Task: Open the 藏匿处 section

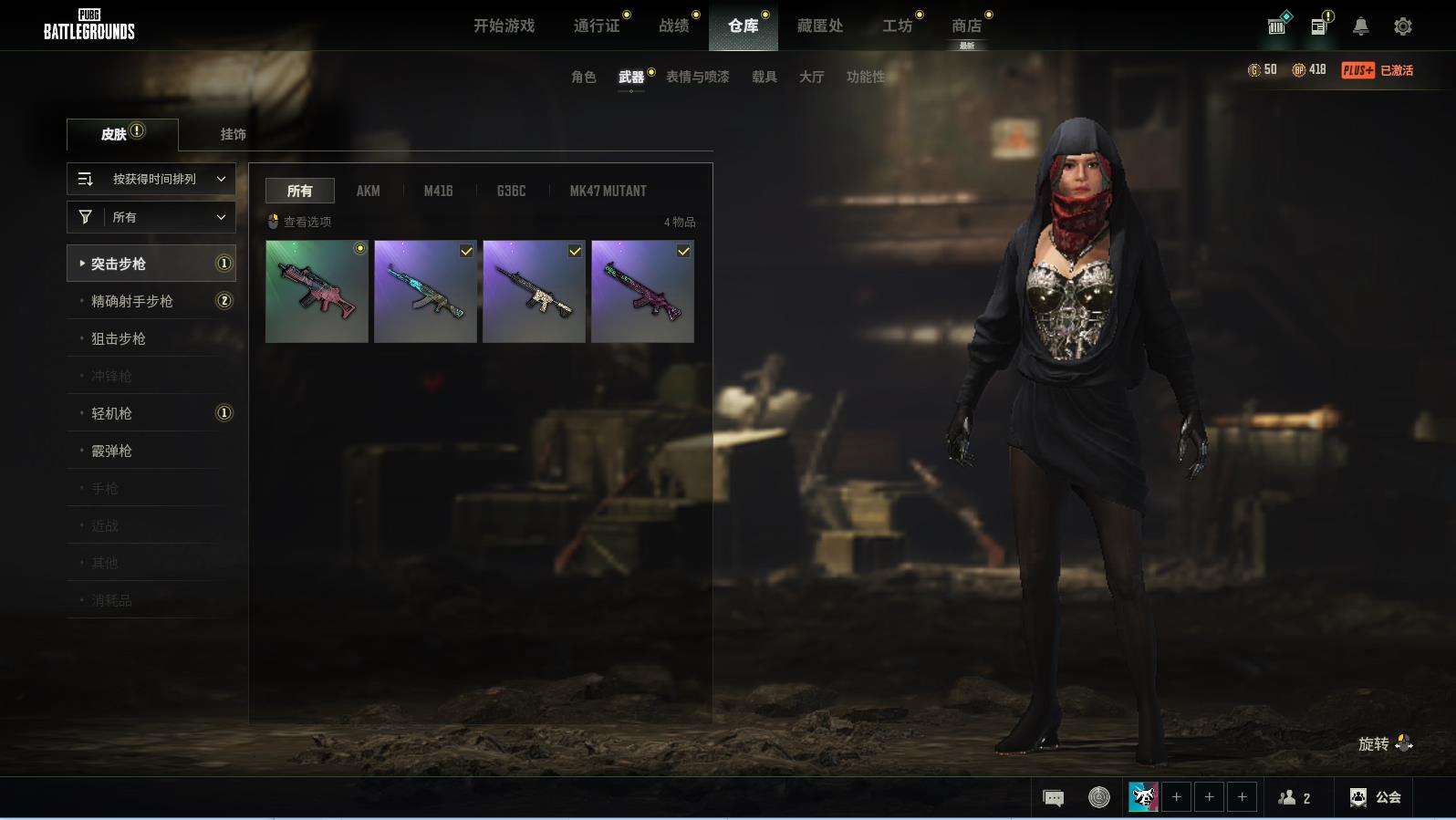Action: point(819,26)
